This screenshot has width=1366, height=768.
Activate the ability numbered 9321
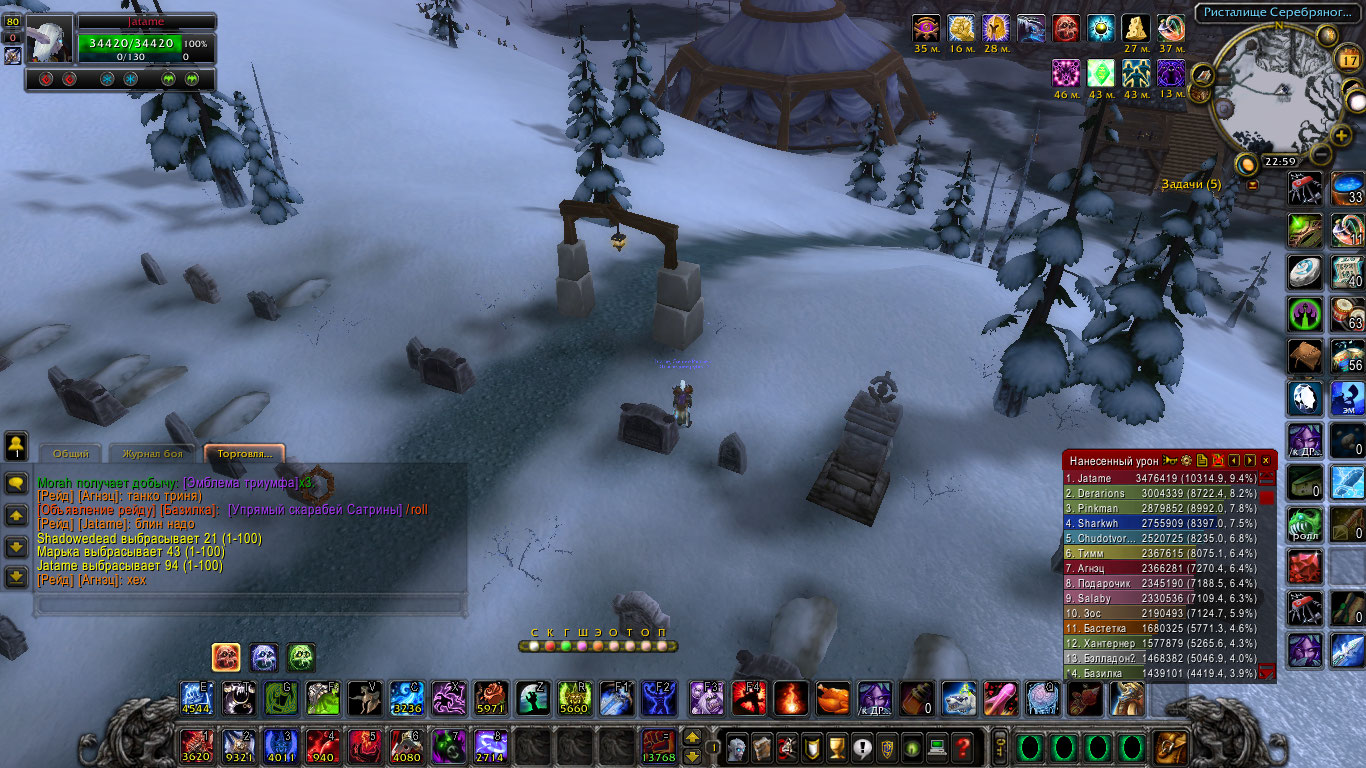coord(236,746)
